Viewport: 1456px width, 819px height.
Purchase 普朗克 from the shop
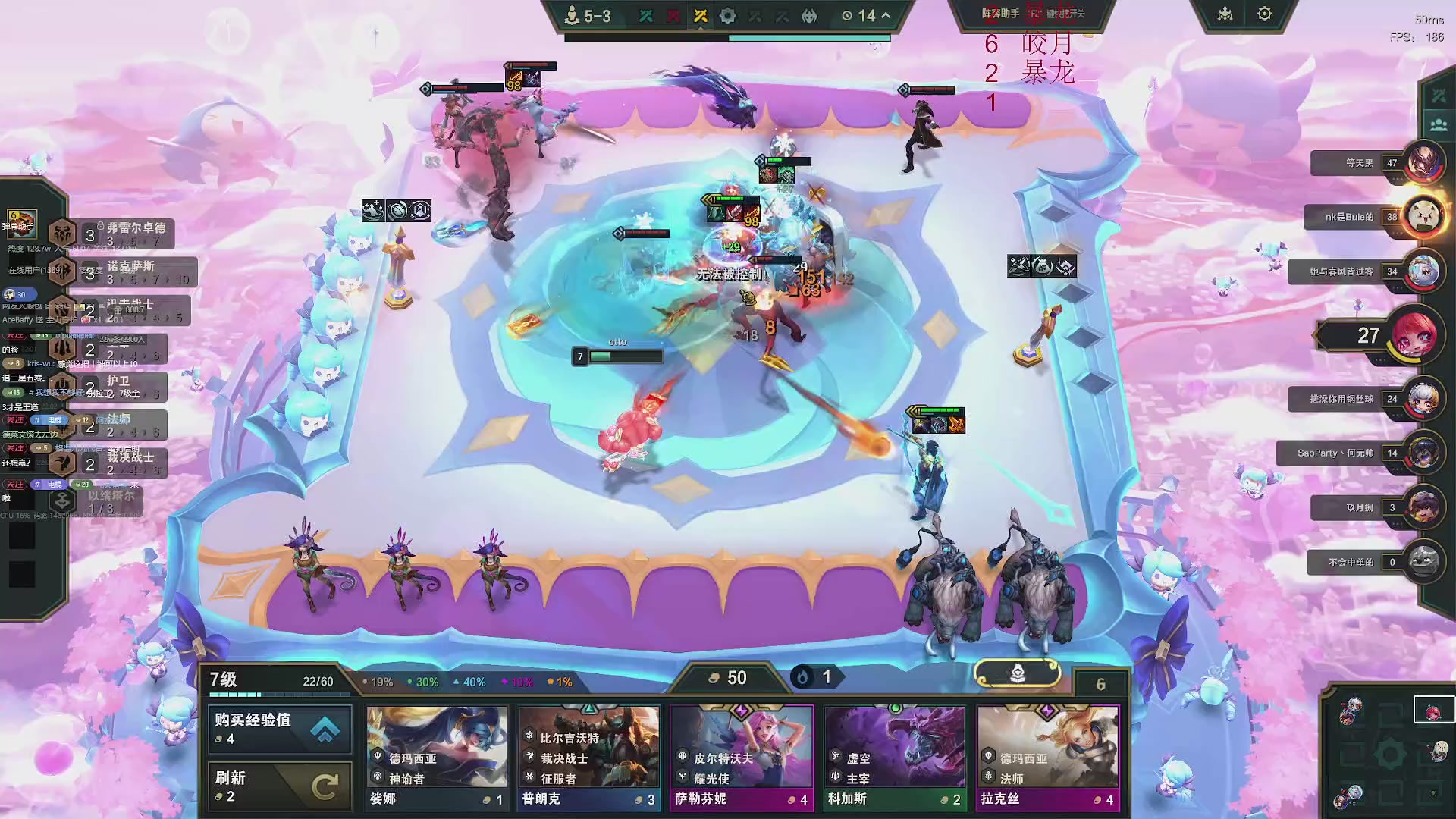click(589, 758)
